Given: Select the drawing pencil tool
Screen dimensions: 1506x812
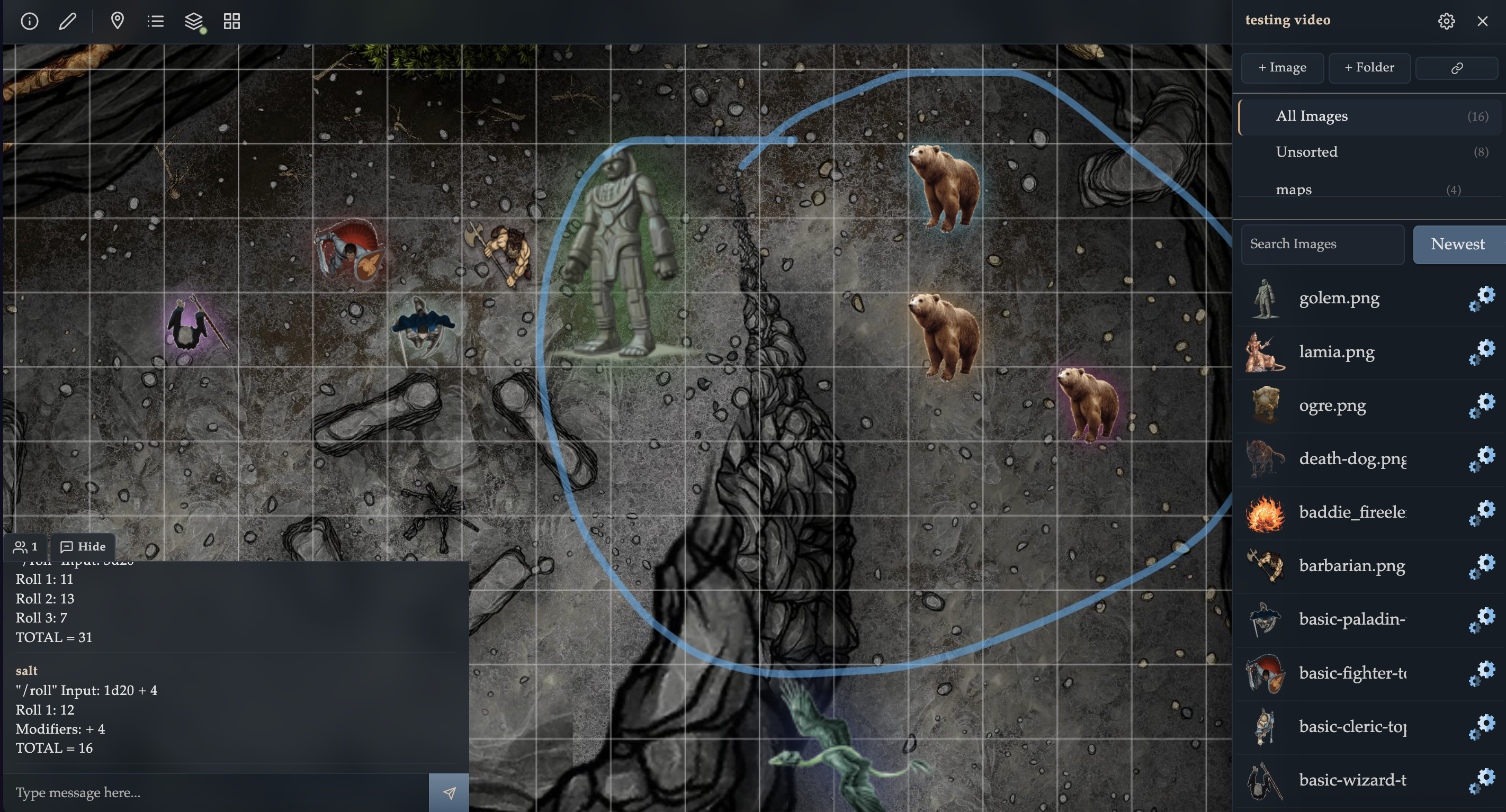Looking at the screenshot, I should click(x=68, y=21).
